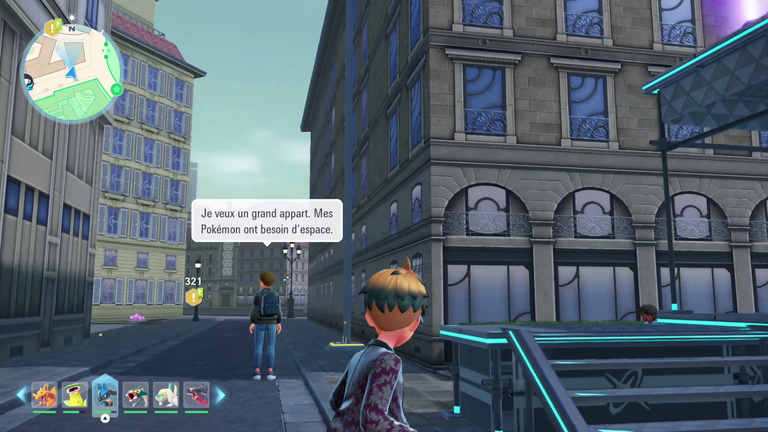
Task: Click the blue player arrow on minimap
Action: coord(72,71)
